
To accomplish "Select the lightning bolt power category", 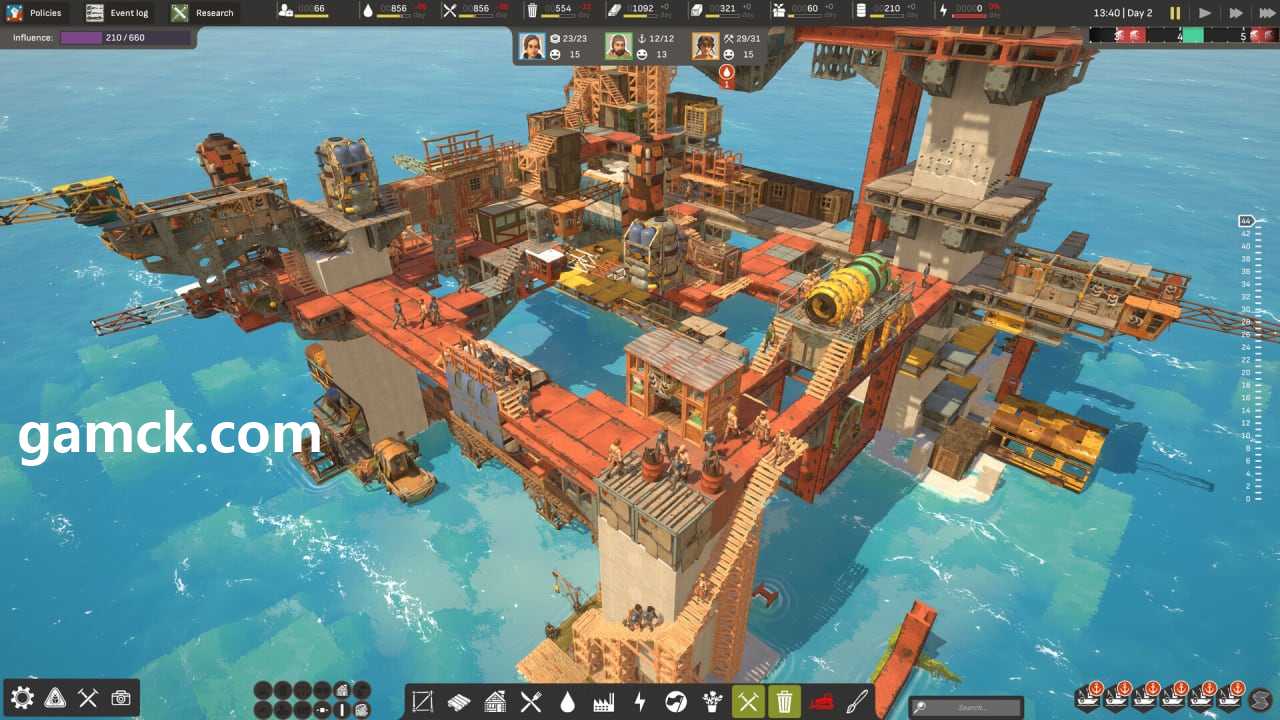I will [639, 702].
